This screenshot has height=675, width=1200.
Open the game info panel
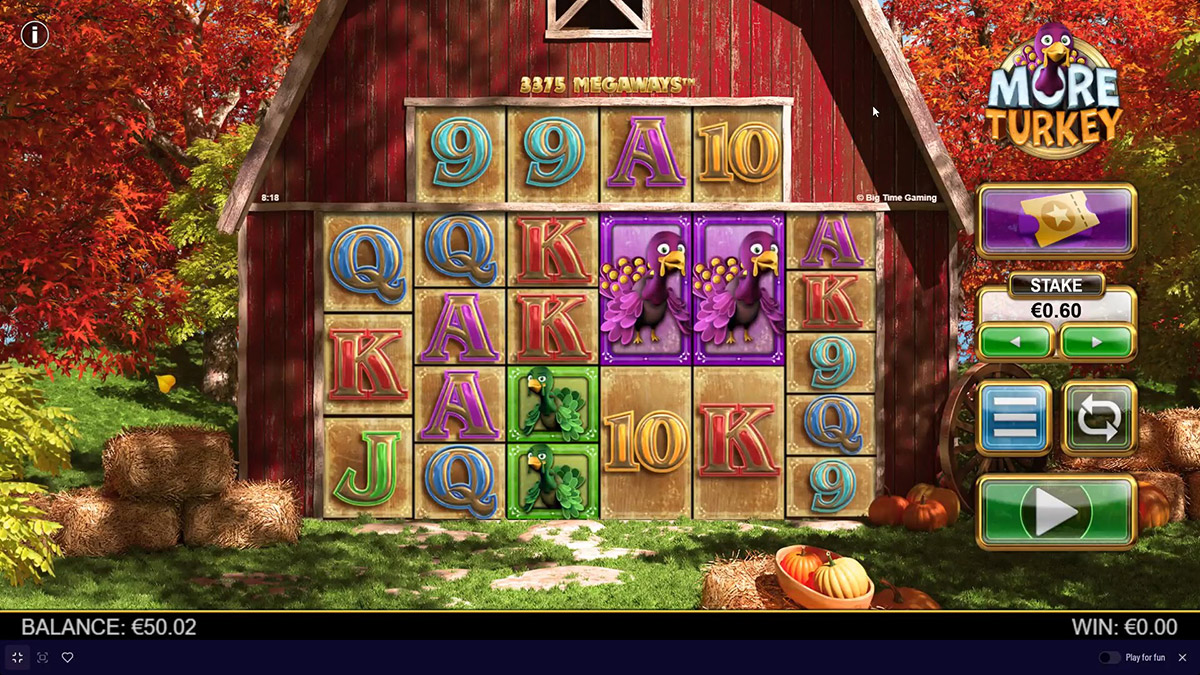coord(35,35)
